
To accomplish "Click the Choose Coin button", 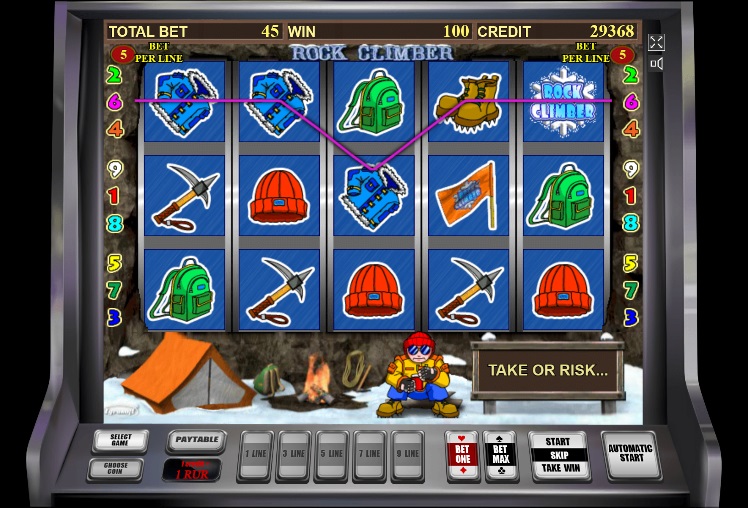I will [x=115, y=468].
